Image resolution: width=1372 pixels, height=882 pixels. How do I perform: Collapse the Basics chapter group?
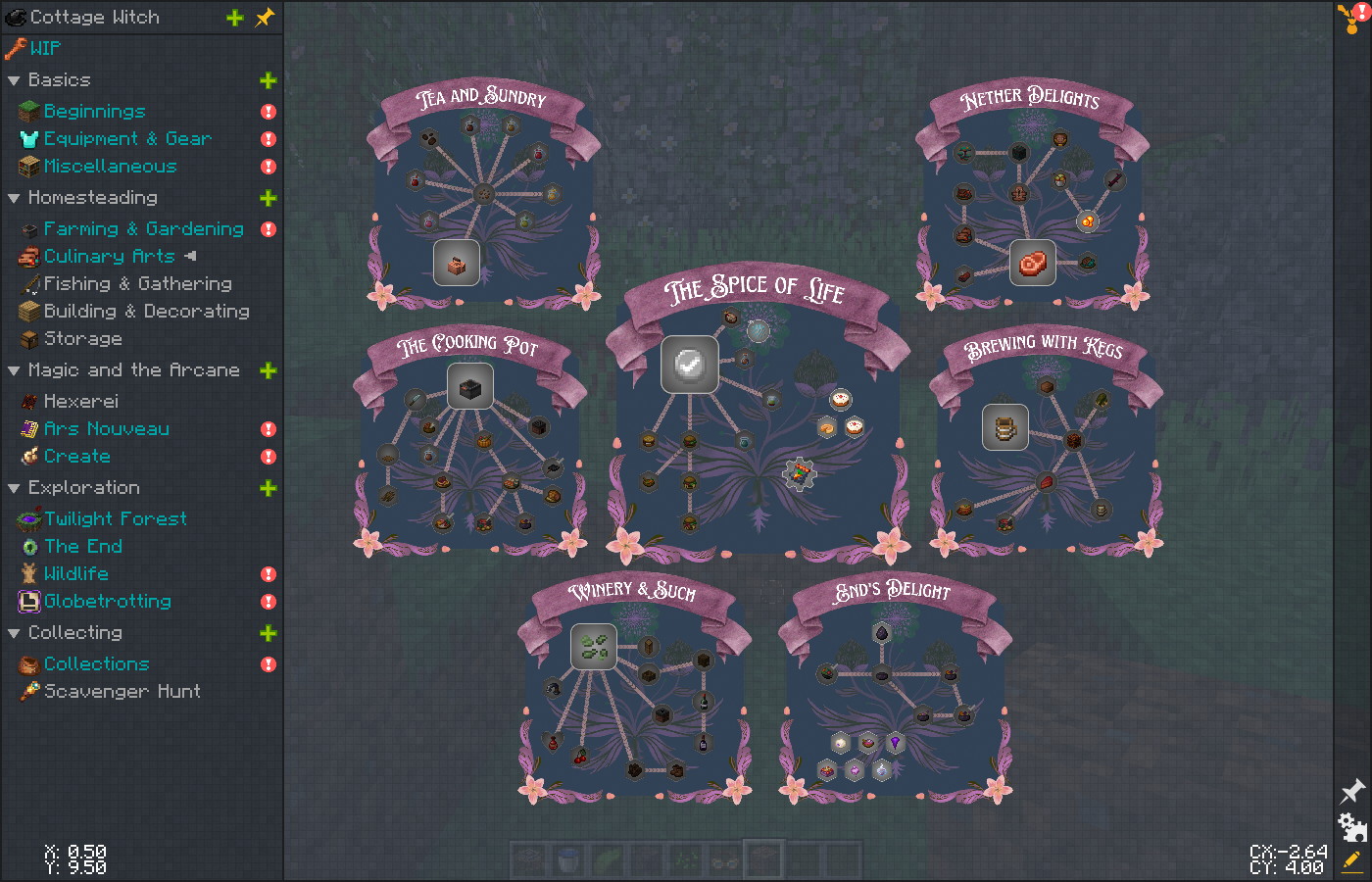click(x=13, y=79)
